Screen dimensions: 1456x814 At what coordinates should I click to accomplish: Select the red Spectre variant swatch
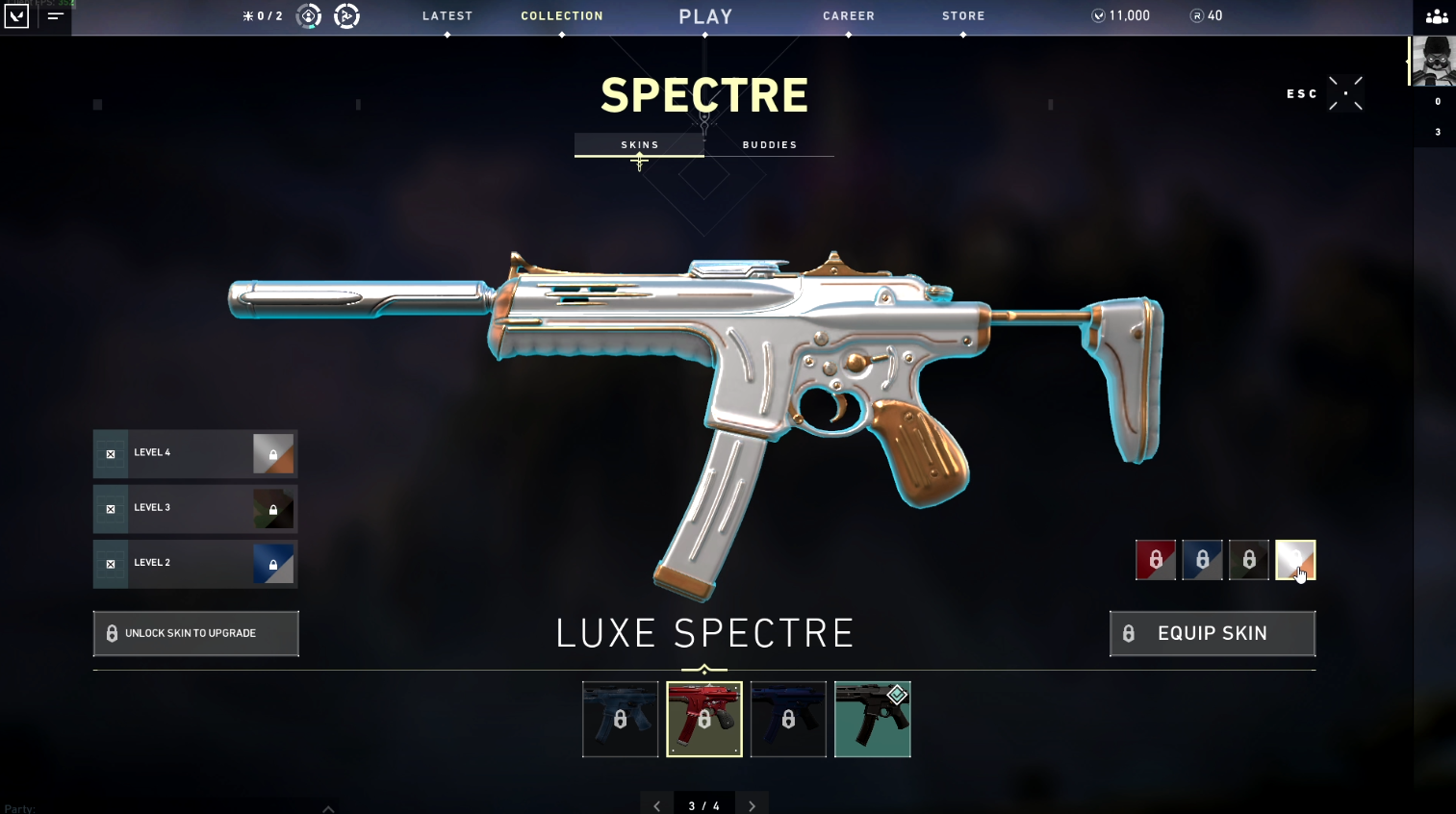[x=1155, y=559]
